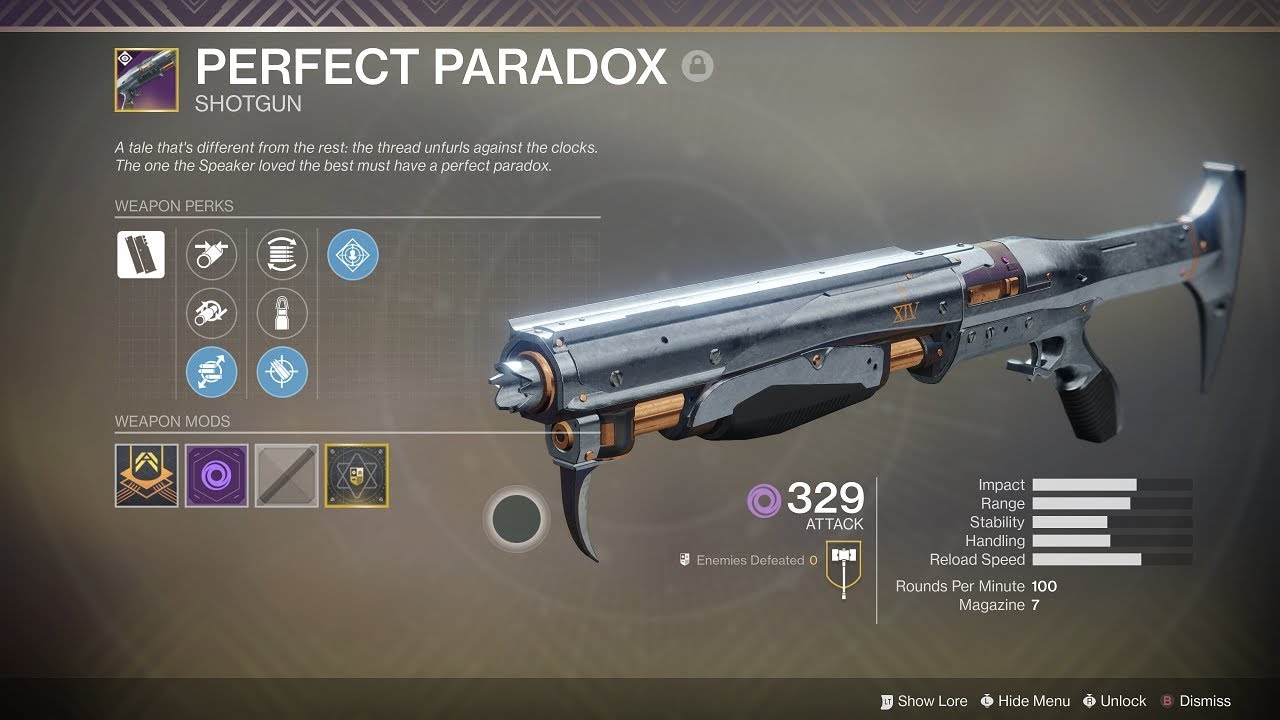Pick the highlighted blue barrel perk with diagonal arrows
Screen dimensions: 1280x720
click(x=212, y=373)
